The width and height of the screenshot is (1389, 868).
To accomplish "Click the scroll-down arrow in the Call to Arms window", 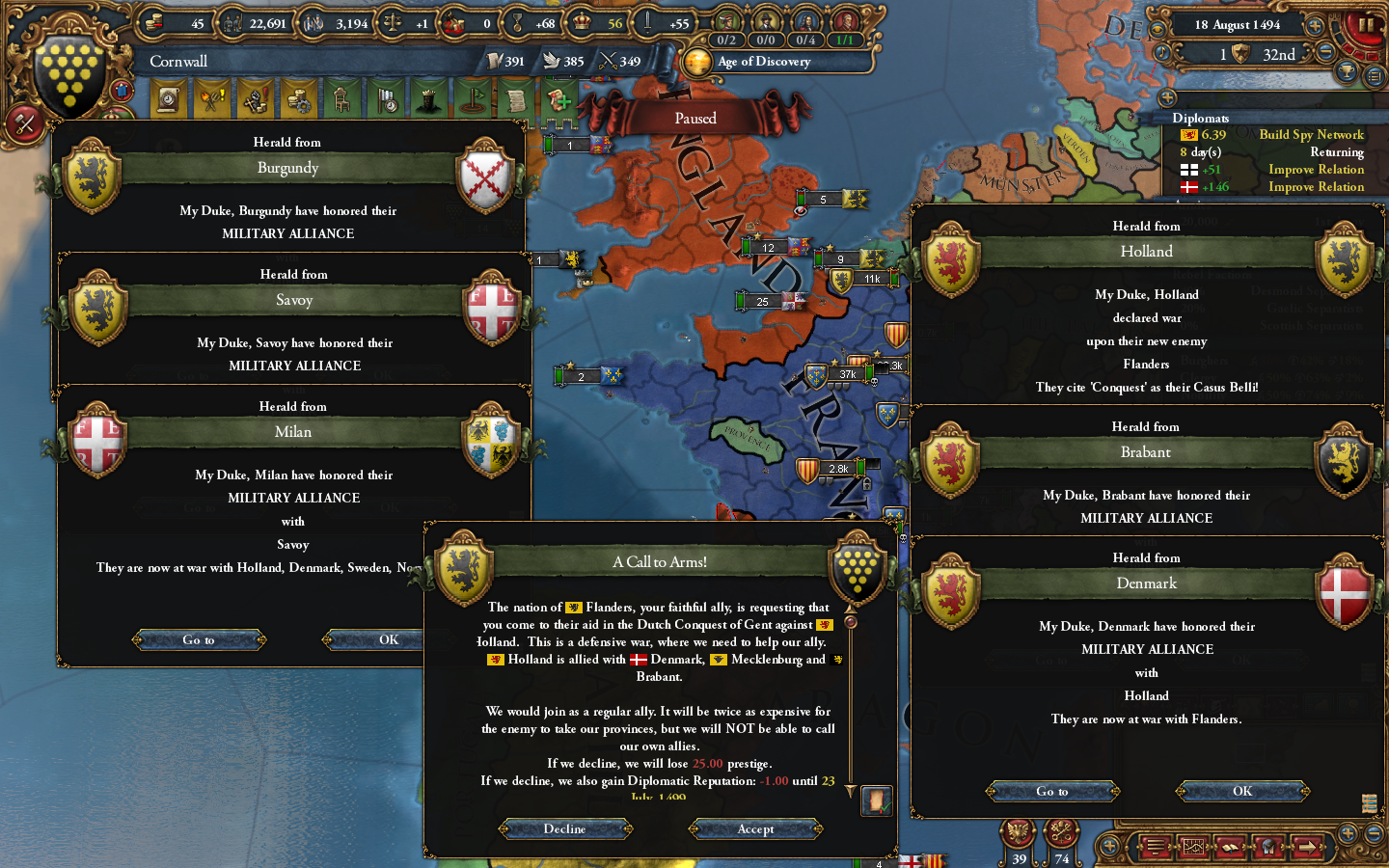I will (850, 791).
